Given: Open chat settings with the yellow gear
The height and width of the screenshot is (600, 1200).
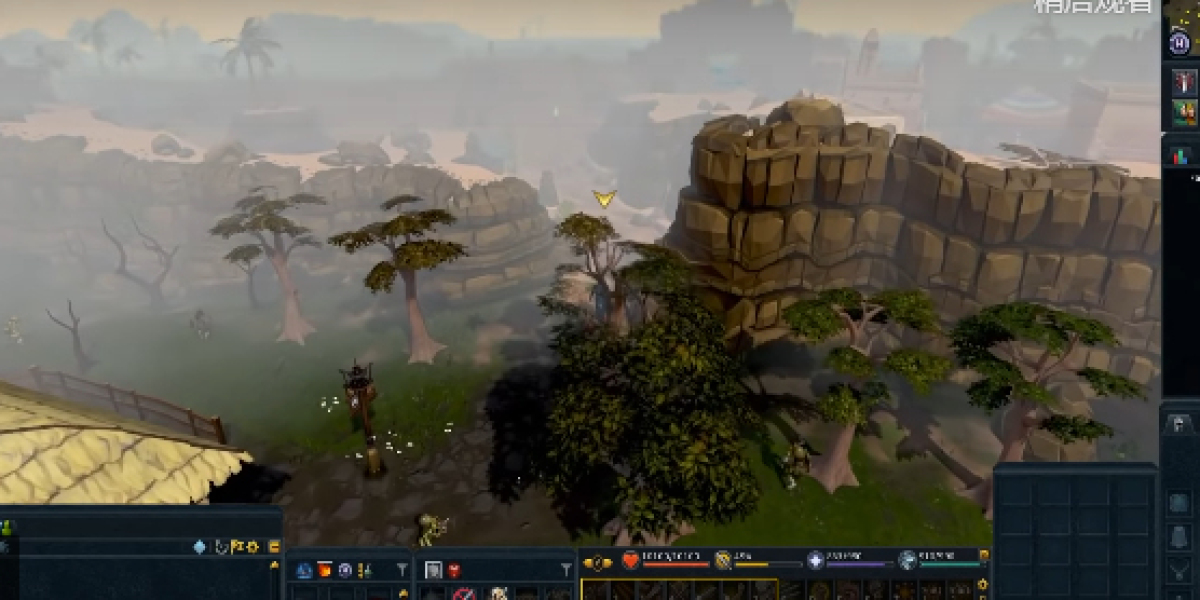Looking at the screenshot, I should tap(252, 547).
